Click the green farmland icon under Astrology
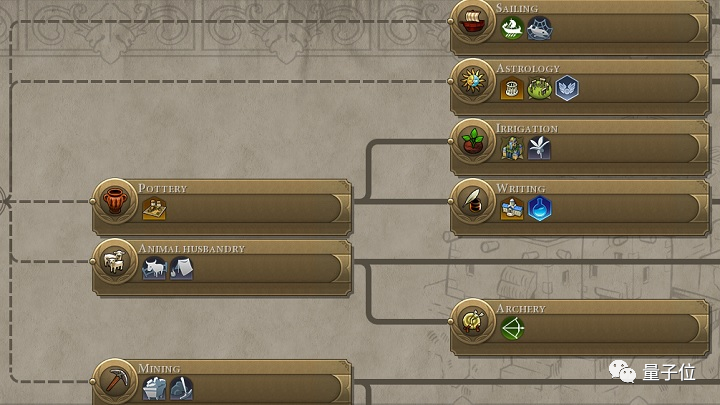 click(x=540, y=88)
